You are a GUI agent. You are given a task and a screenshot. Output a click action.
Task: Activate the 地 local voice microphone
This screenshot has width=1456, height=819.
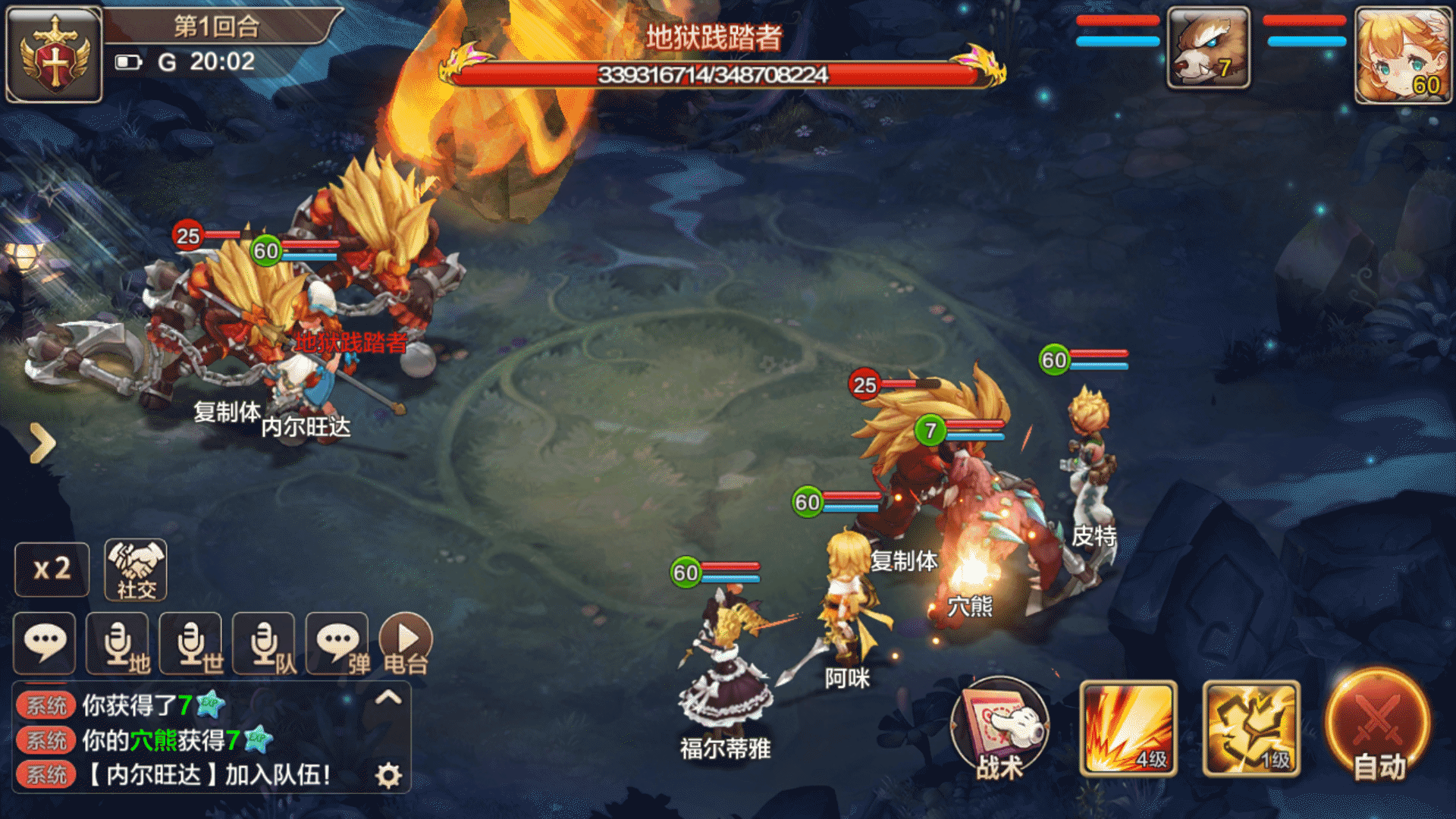[119, 644]
